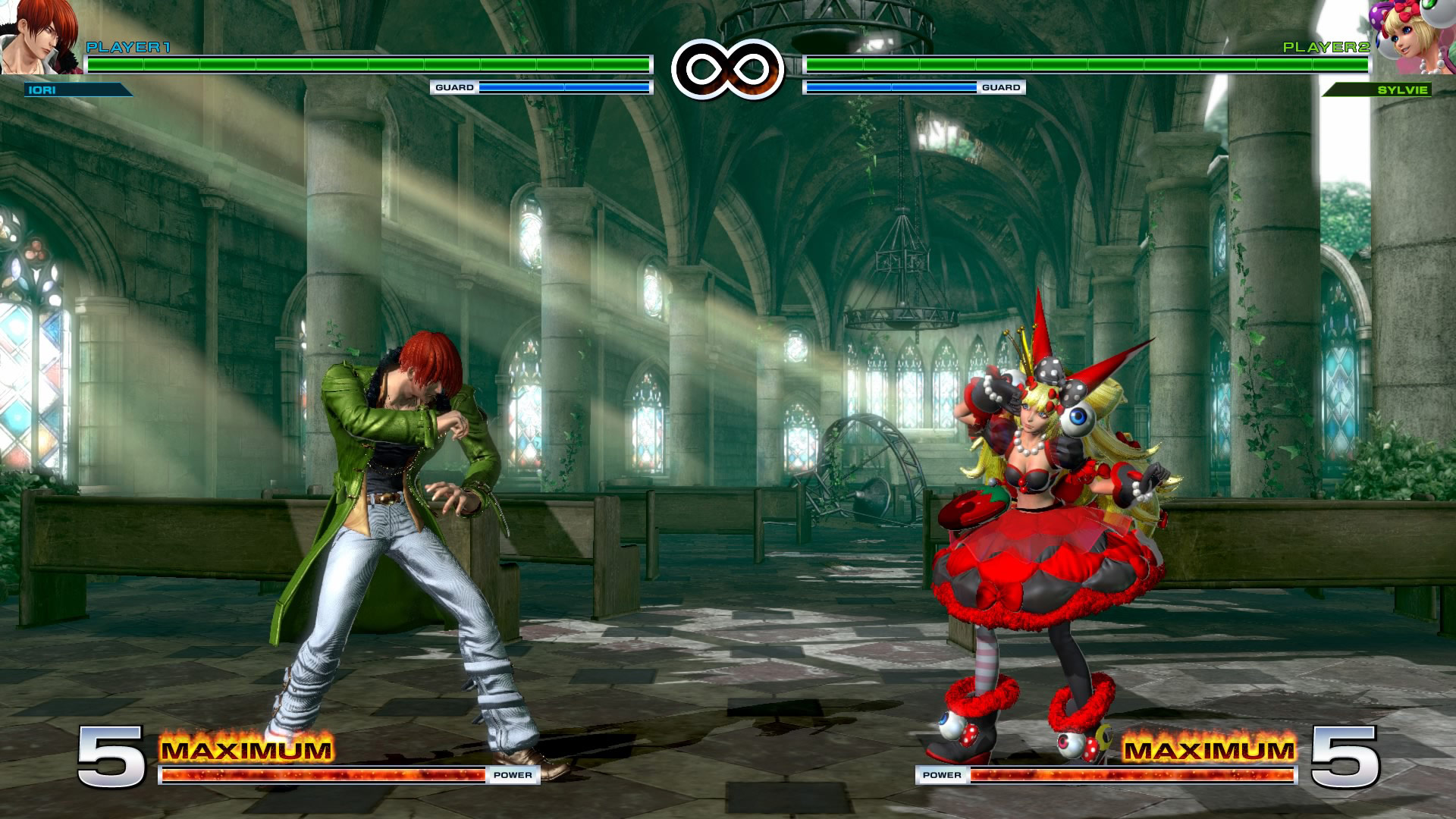
Task: Click Player 1's GUARD badge
Action: [x=455, y=86]
